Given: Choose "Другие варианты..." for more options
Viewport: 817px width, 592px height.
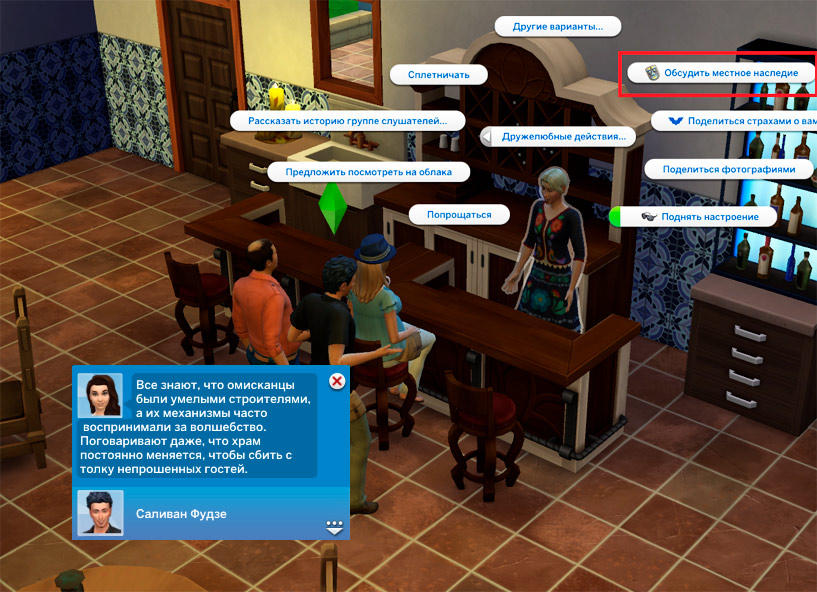Looking at the screenshot, I should (x=559, y=27).
